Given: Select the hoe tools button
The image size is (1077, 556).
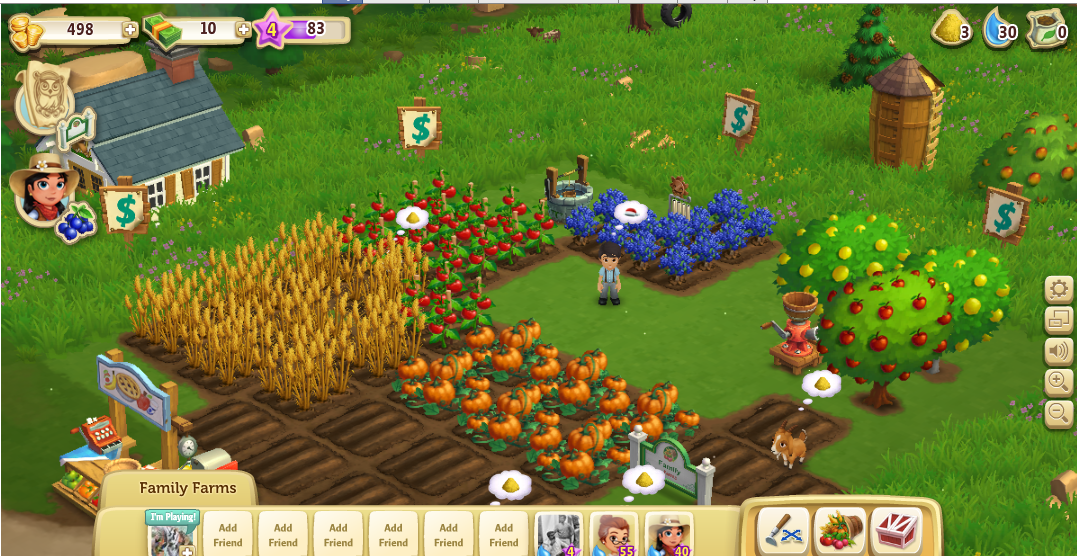Looking at the screenshot, I should pyautogui.click(x=783, y=529).
